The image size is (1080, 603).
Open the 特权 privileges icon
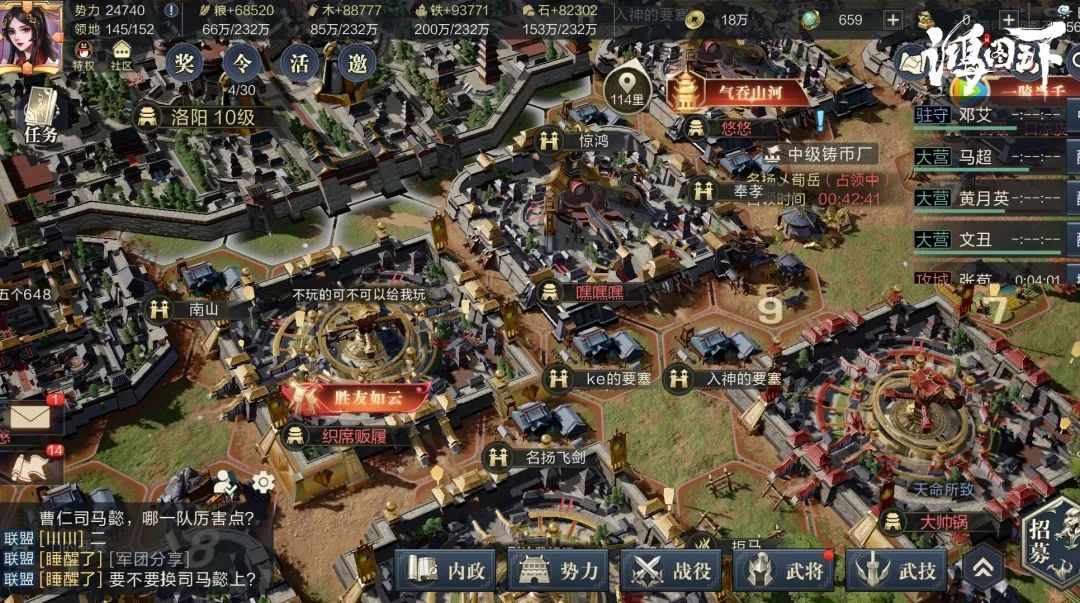click(x=84, y=52)
